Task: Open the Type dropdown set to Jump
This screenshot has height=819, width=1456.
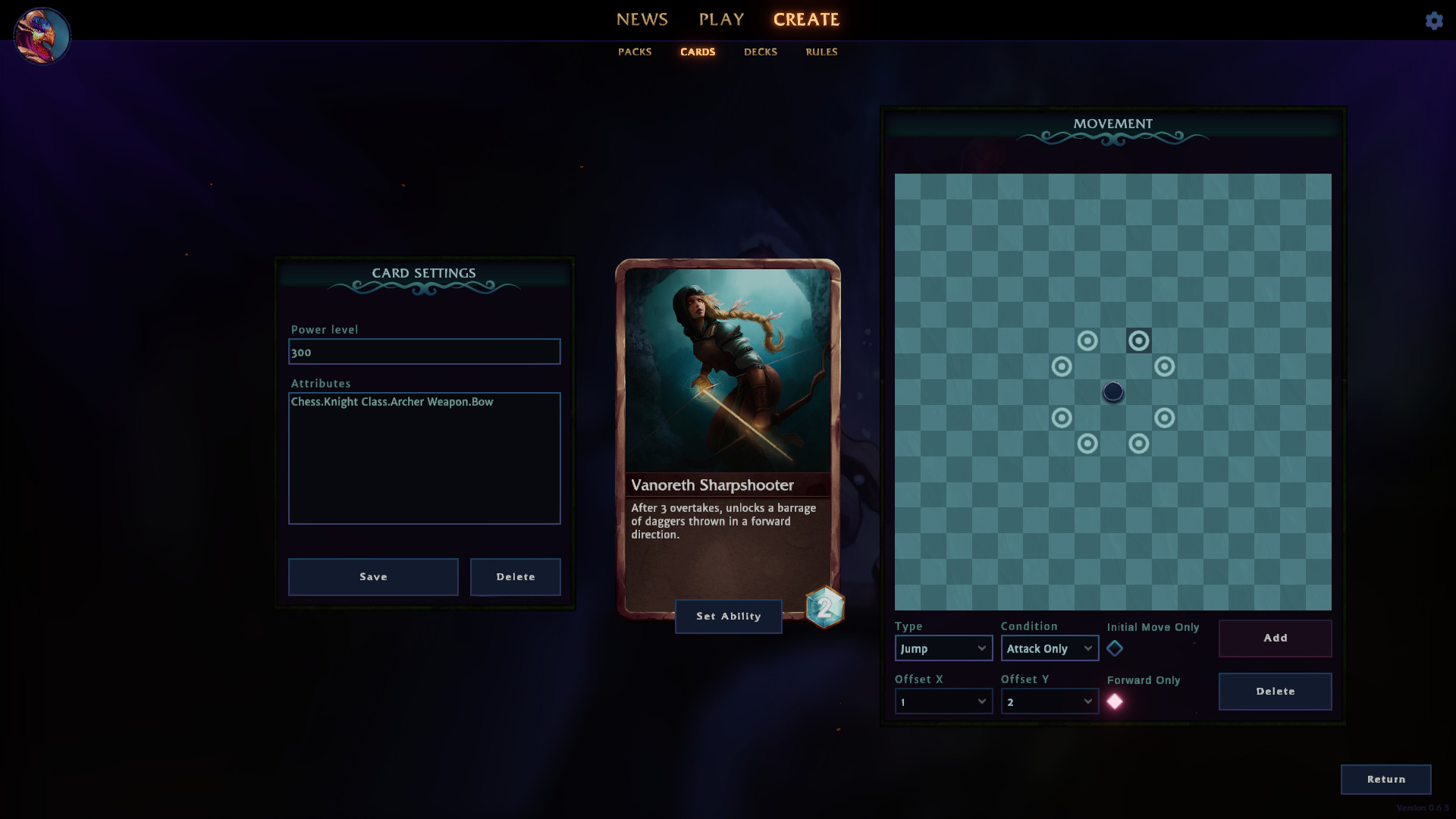Action: point(943,648)
